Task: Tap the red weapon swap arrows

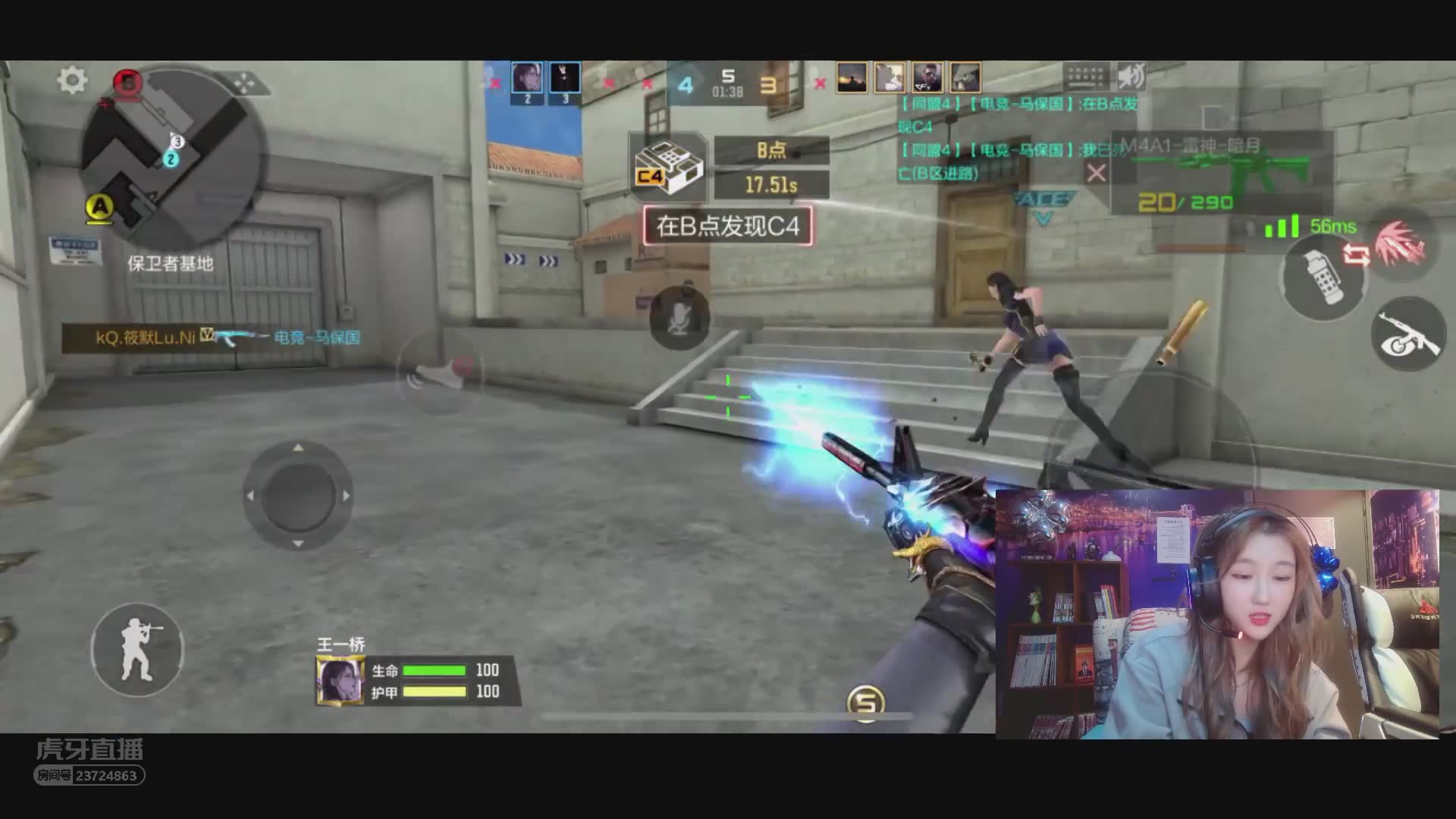Action: click(x=1357, y=254)
